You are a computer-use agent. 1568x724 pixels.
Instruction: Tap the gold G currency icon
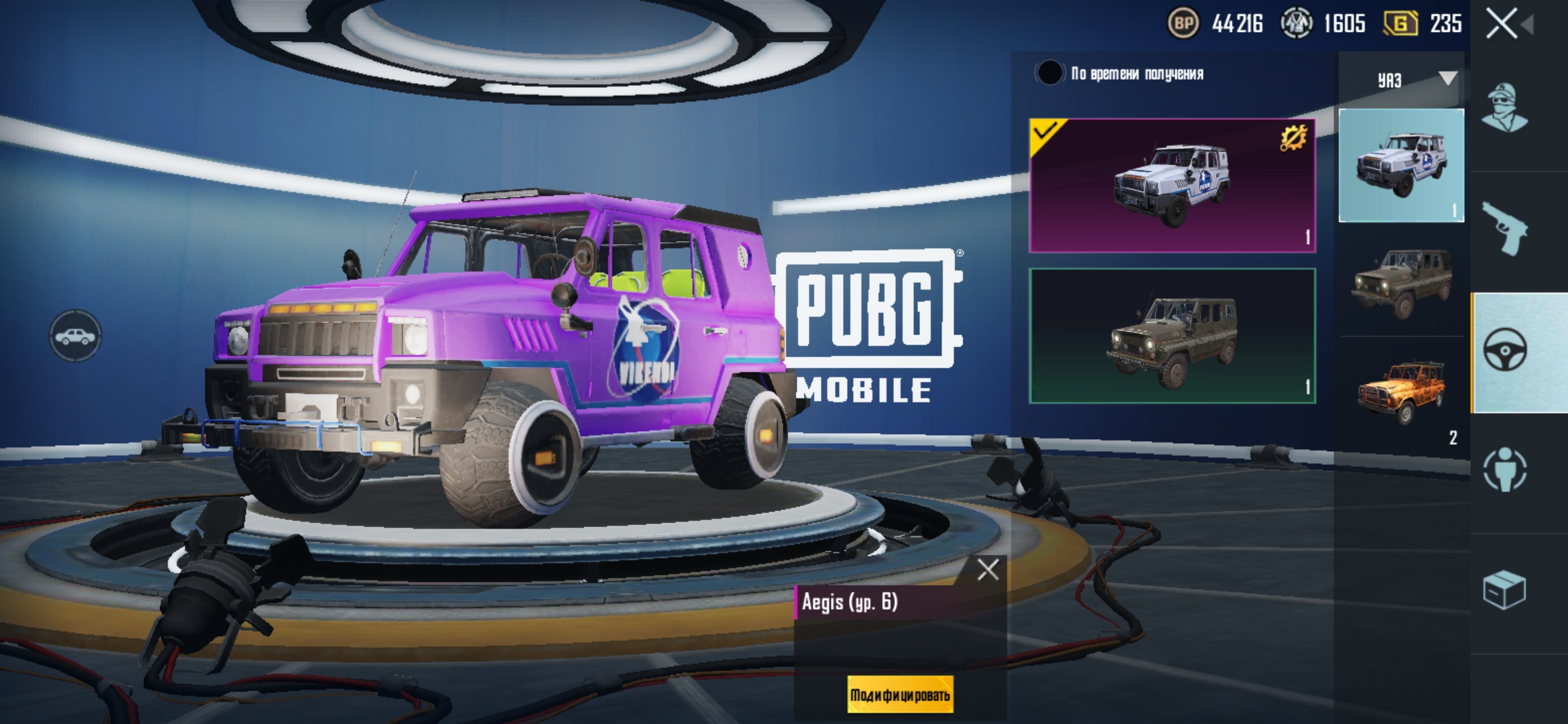(x=1400, y=24)
